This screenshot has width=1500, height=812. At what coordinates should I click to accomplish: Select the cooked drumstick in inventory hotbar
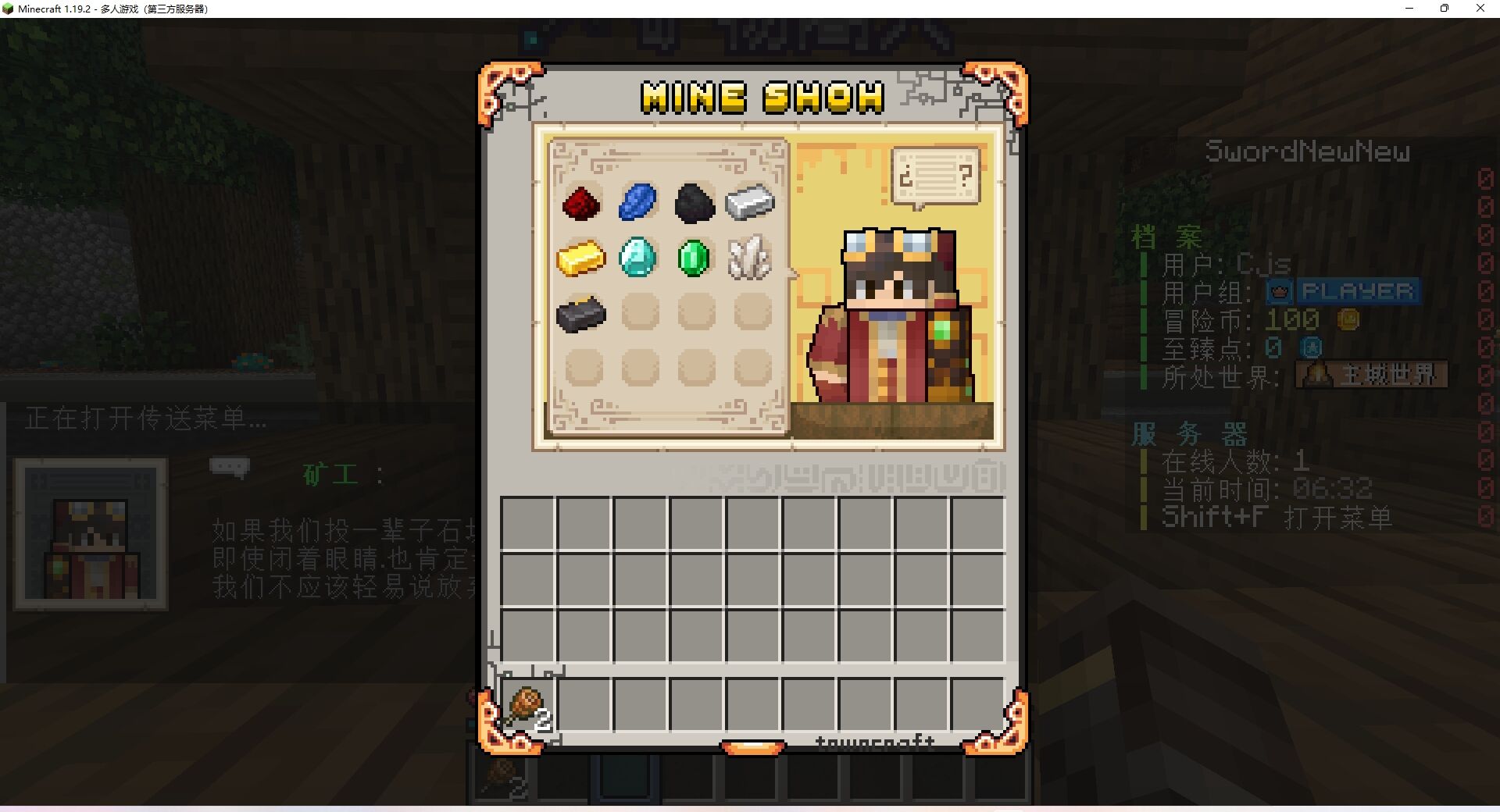[x=527, y=707]
